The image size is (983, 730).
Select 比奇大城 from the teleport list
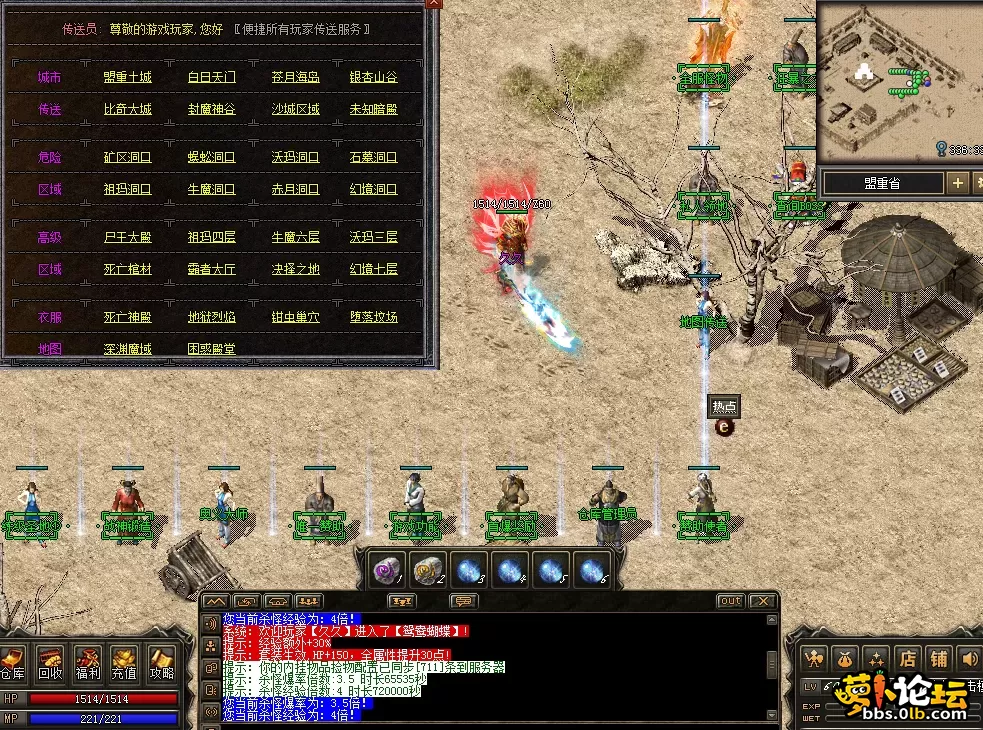click(x=128, y=109)
